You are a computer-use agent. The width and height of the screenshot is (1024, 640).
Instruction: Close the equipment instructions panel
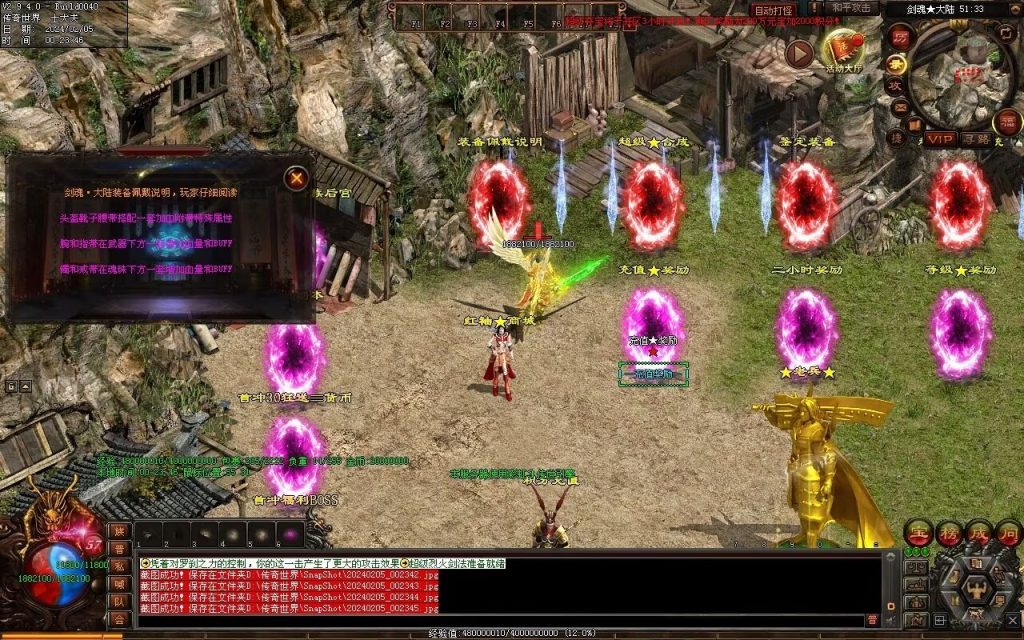[296, 179]
